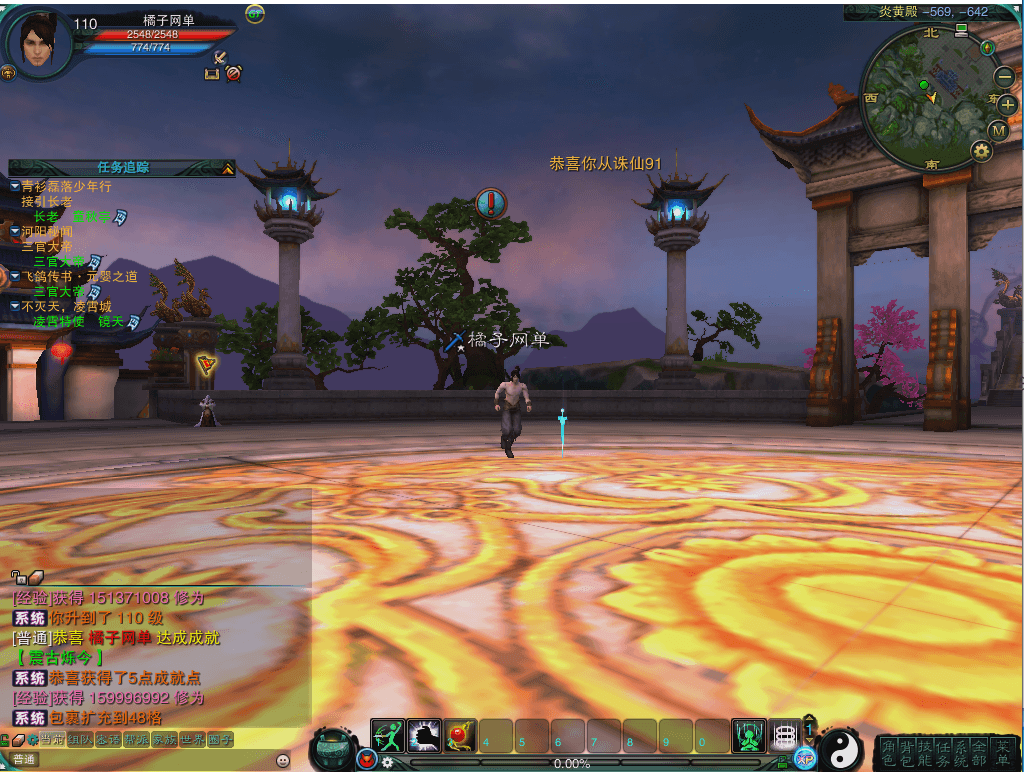Open the world map with the M button
The width and height of the screenshot is (1024, 772).
point(998,130)
